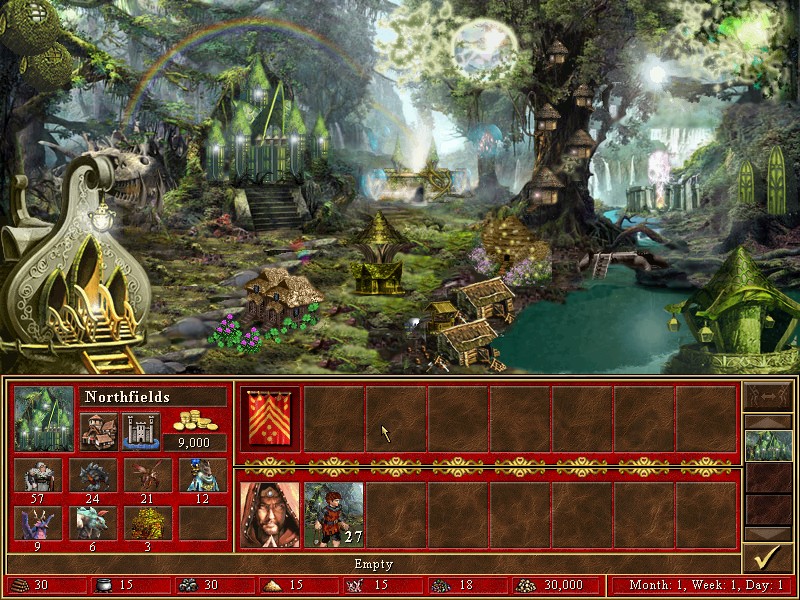
Task: Click the town list's down arrow
Action: (x=768, y=534)
